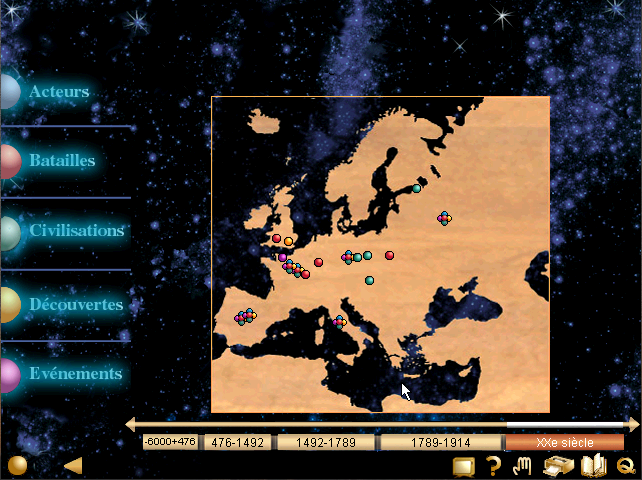The image size is (642, 480).
Task: Open help with the question mark
Action: (493, 465)
